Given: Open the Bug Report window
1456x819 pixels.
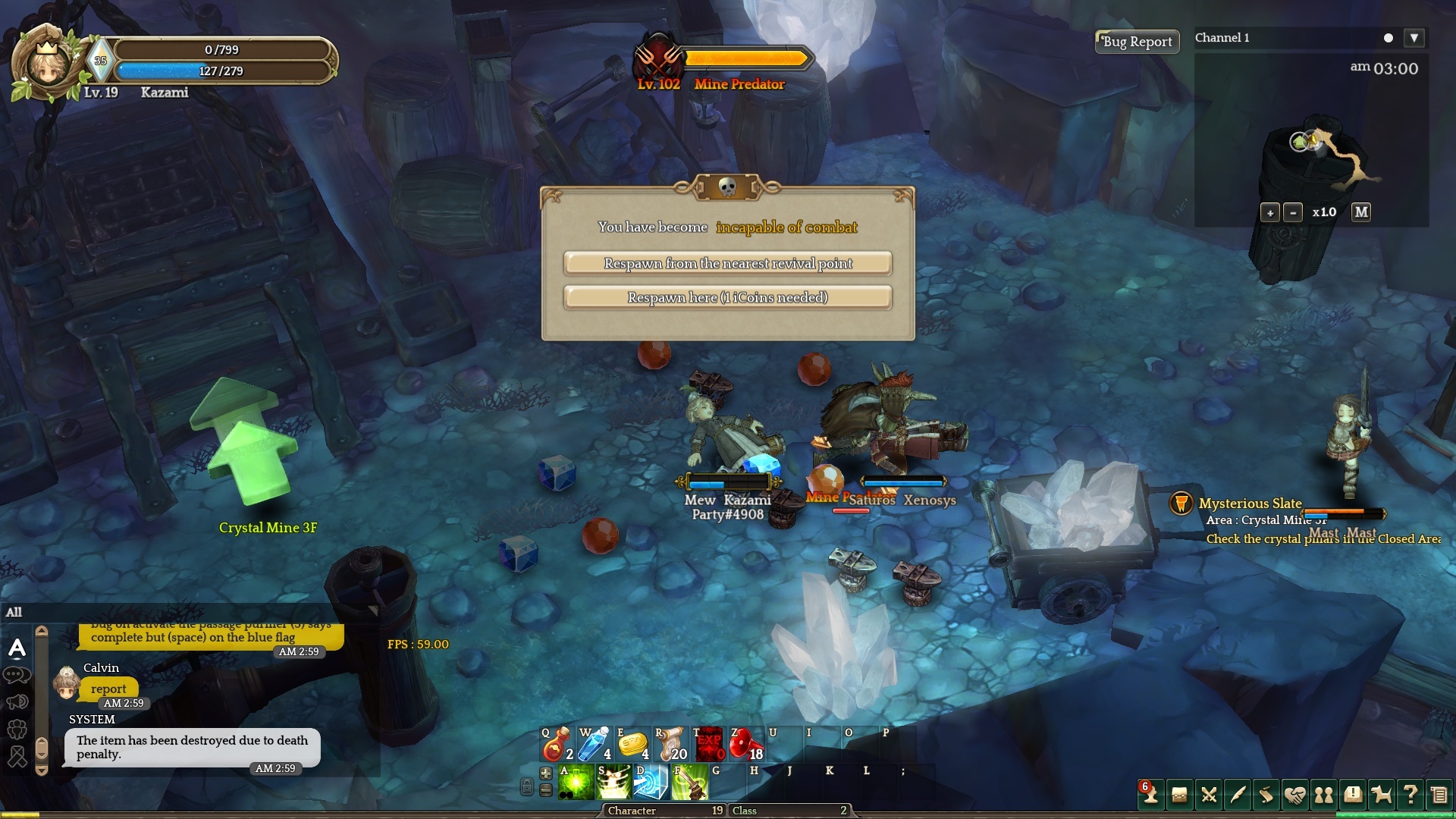Looking at the screenshot, I should 1137,42.
